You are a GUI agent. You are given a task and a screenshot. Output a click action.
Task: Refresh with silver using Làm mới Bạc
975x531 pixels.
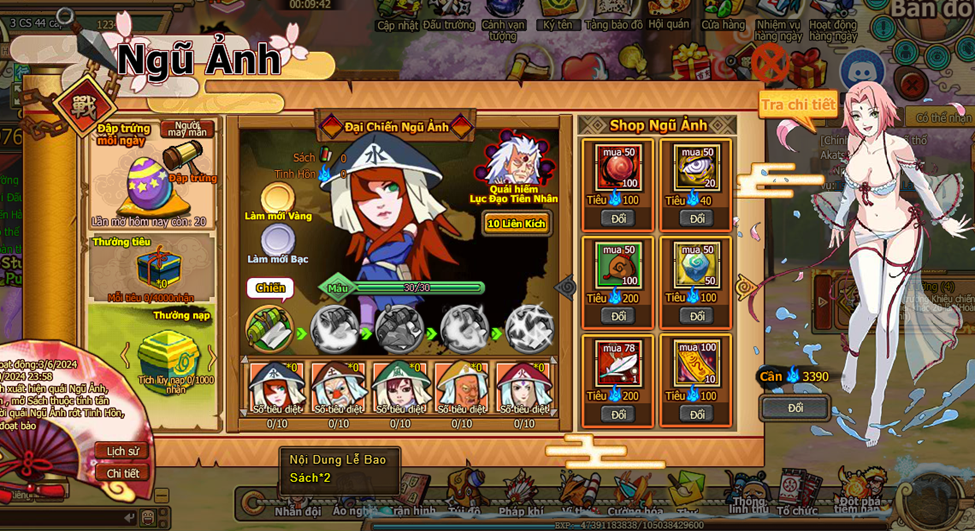click(277, 241)
